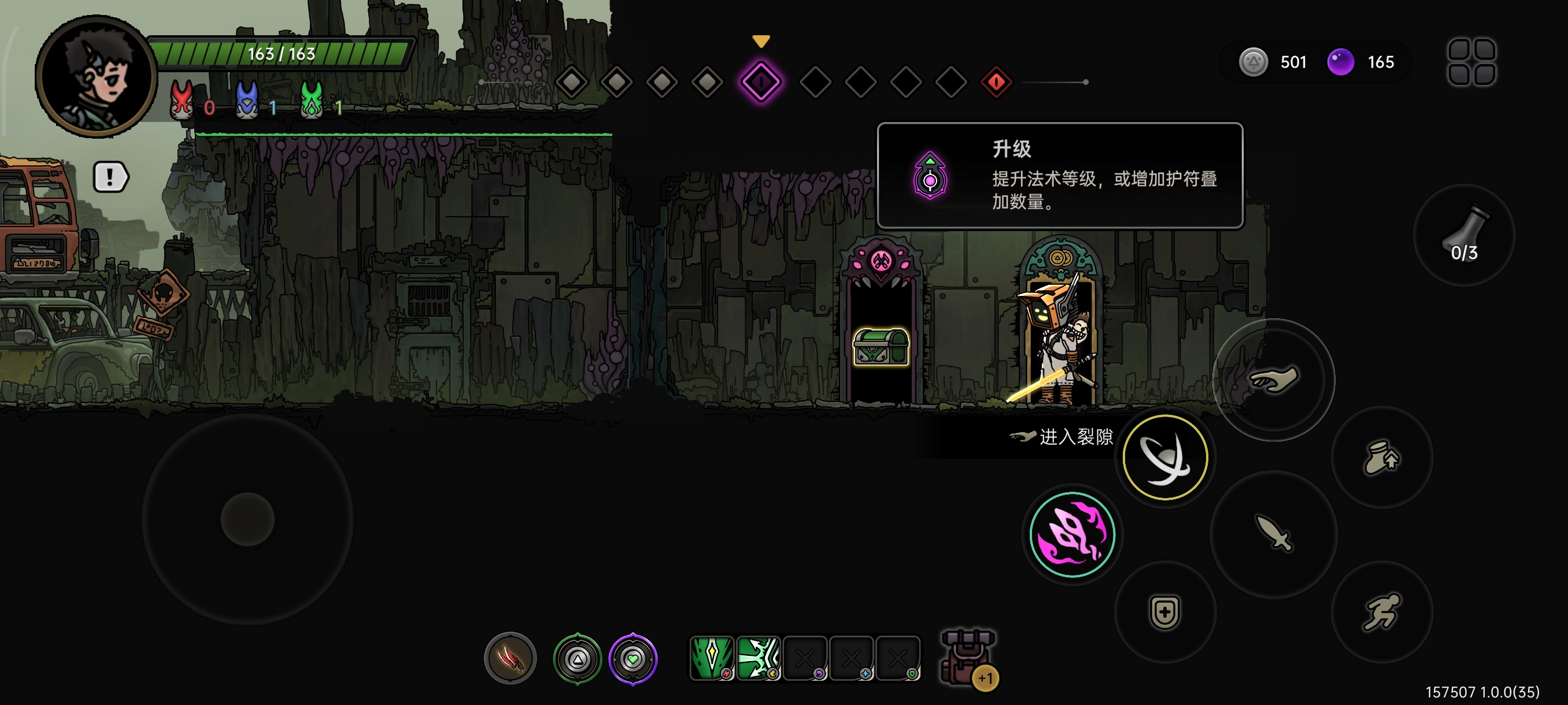The height and width of the screenshot is (705, 1568).
Task: Activate the running figure dash button
Action: (1382, 611)
